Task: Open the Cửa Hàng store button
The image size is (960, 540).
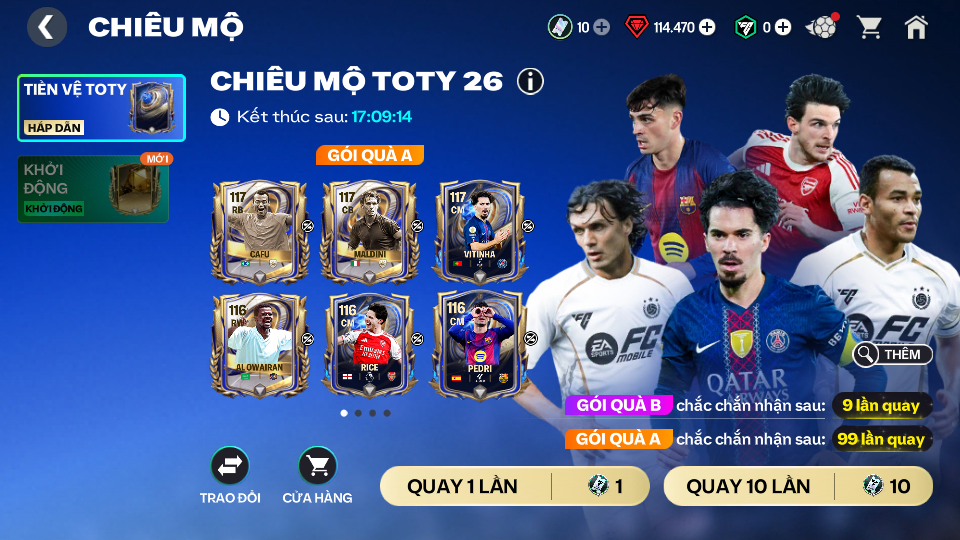Action: point(317,466)
